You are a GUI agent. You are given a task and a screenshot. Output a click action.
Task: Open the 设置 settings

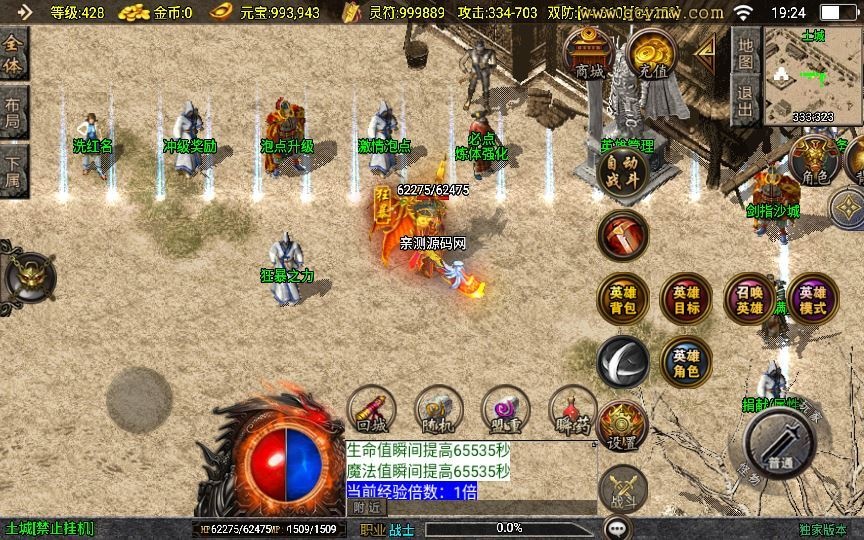coord(622,427)
